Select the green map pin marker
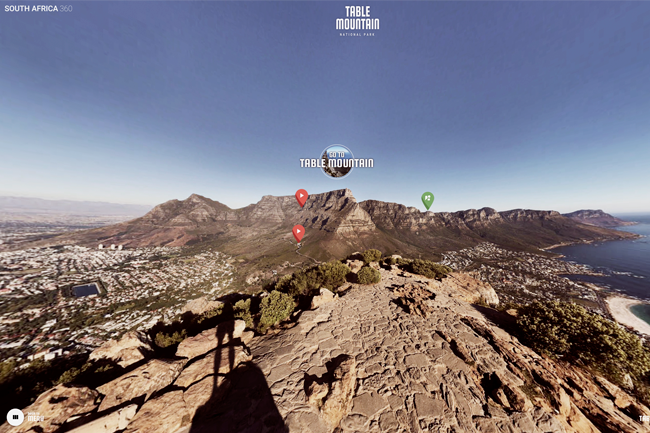This screenshot has height=433, width=650. 427,199
